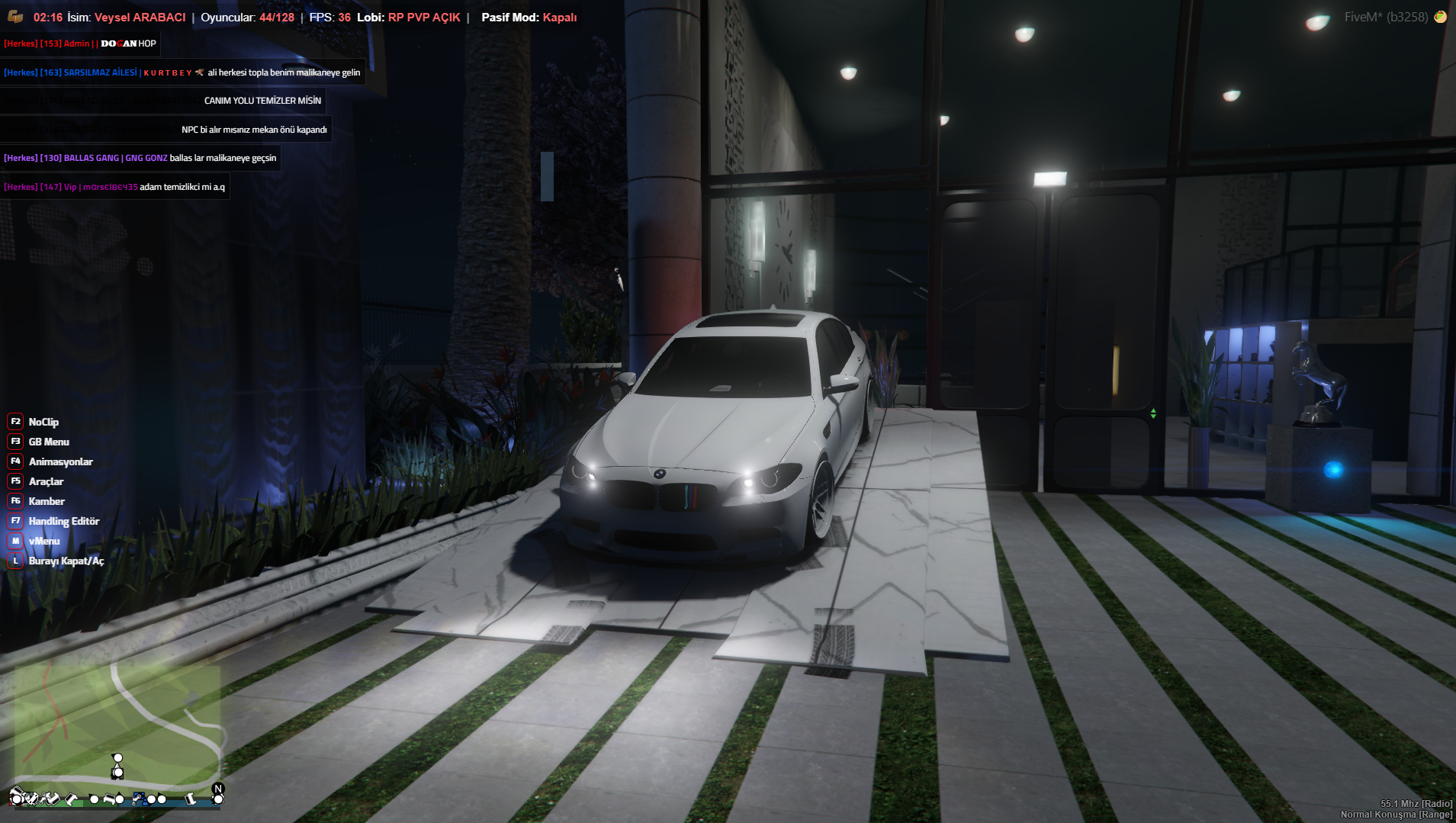Click the north compass marker on minimap
This screenshot has height=823, width=1456.
(x=218, y=789)
